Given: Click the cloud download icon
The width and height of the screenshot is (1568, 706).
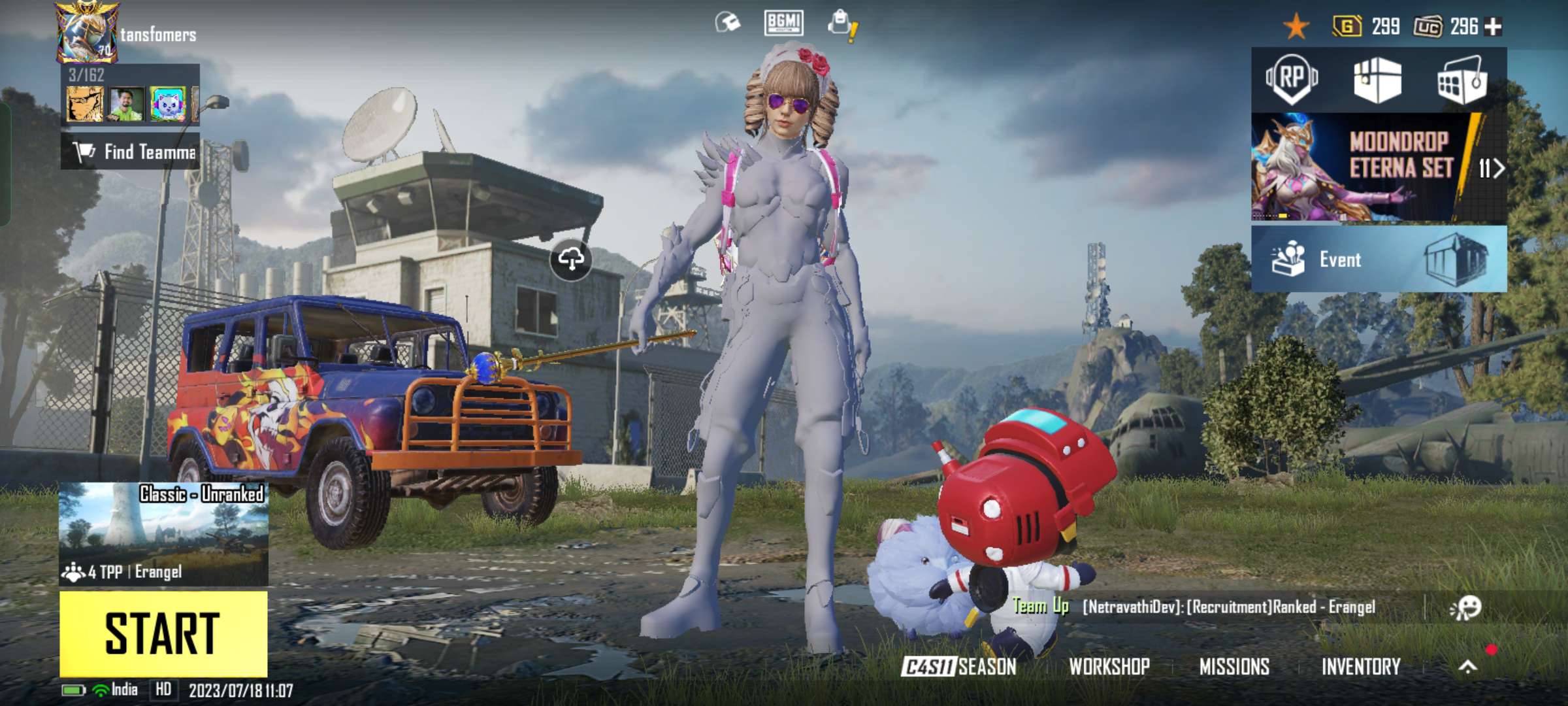Looking at the screenshot, I should click(571, 260).
